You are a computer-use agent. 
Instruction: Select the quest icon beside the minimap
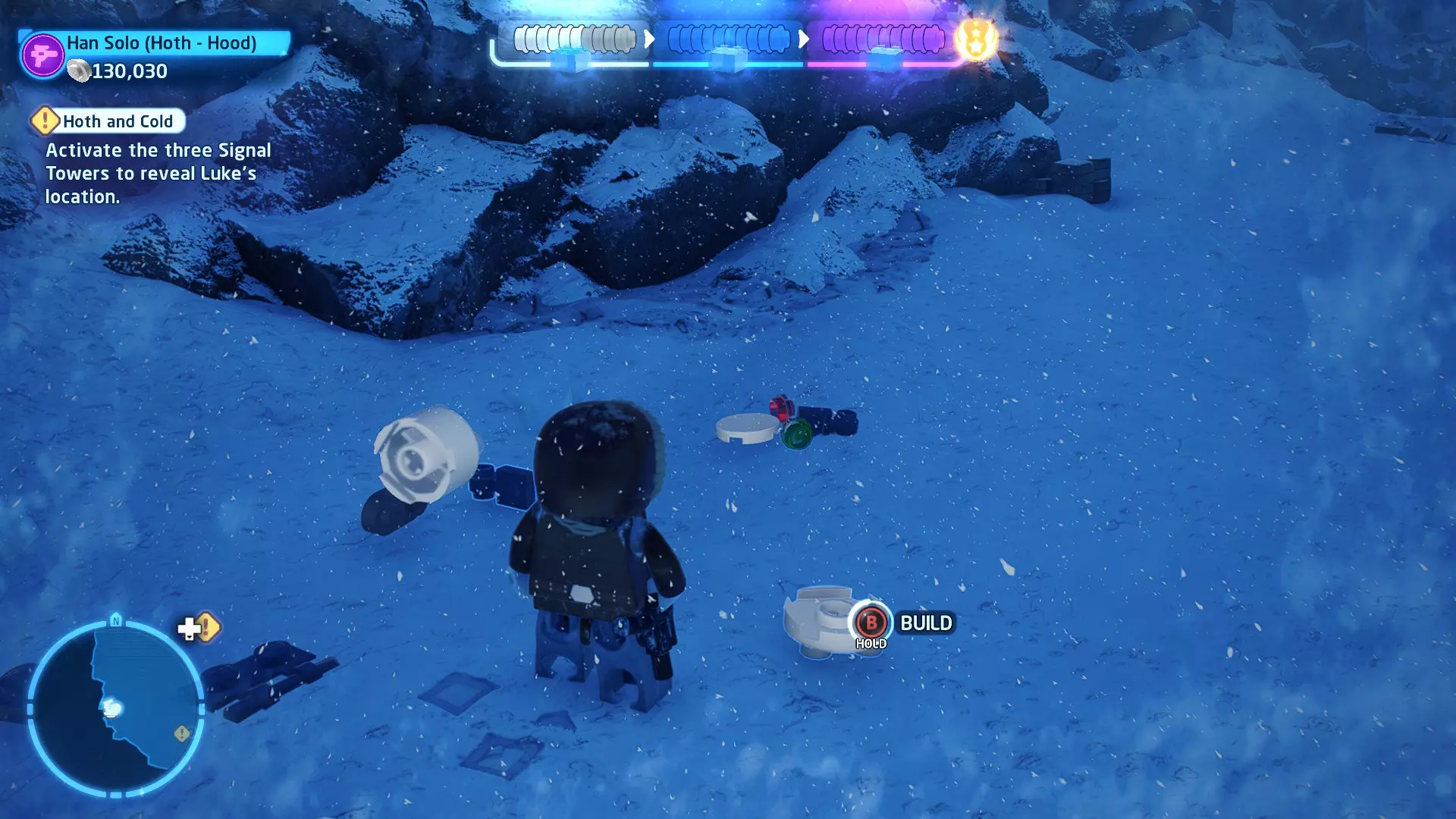point(199,628)
